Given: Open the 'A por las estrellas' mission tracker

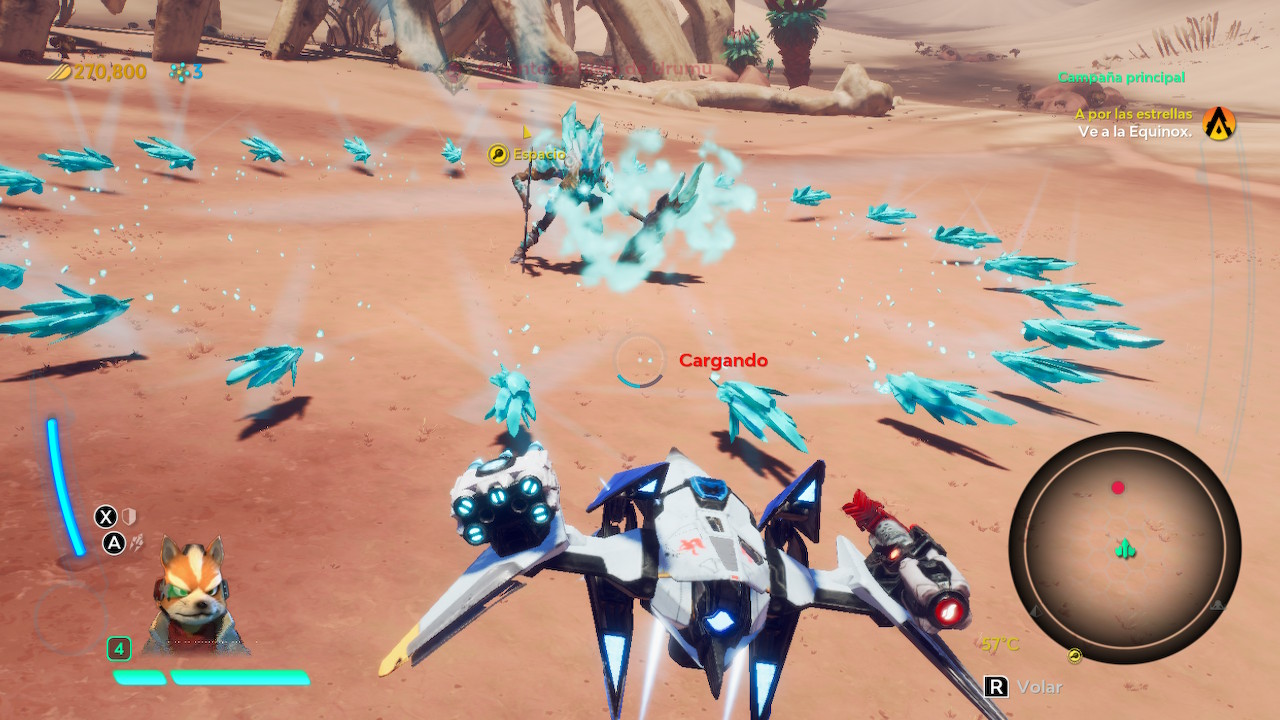Looking at the screenshot, I should pyautogui.click(x=1133, y=114).
